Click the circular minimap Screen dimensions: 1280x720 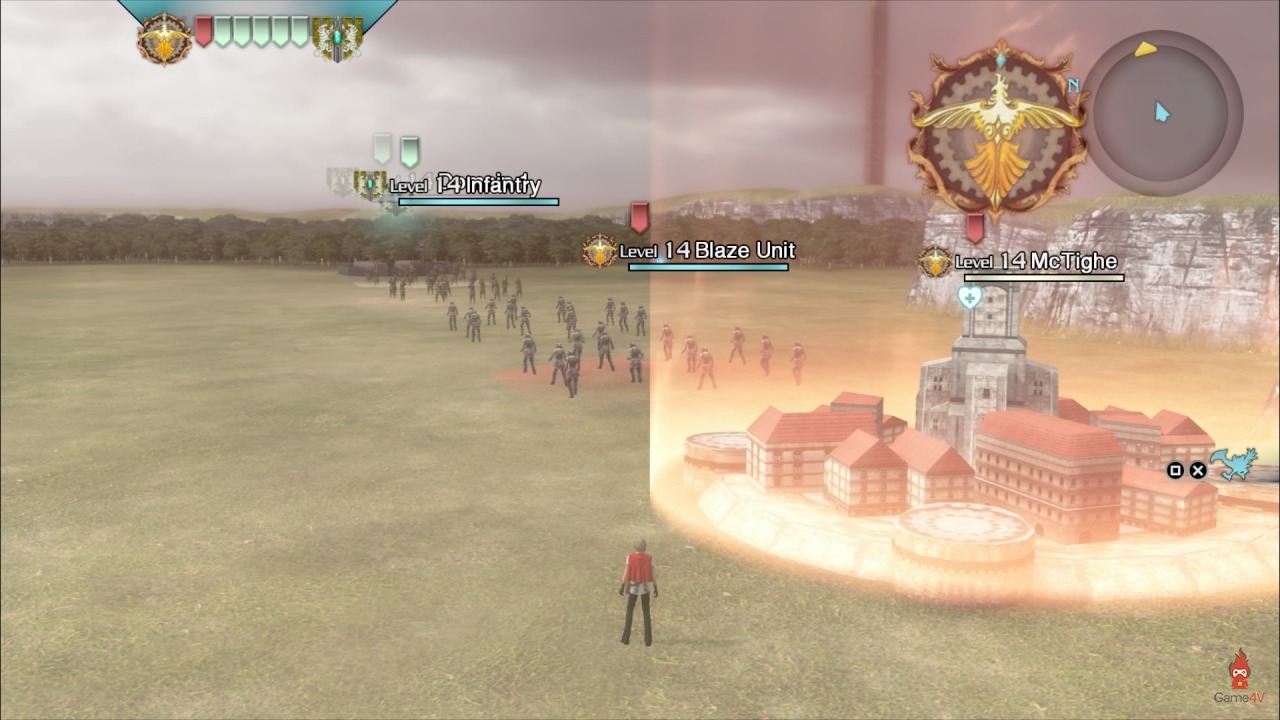pyautogui.click(x=1161, y=112)
